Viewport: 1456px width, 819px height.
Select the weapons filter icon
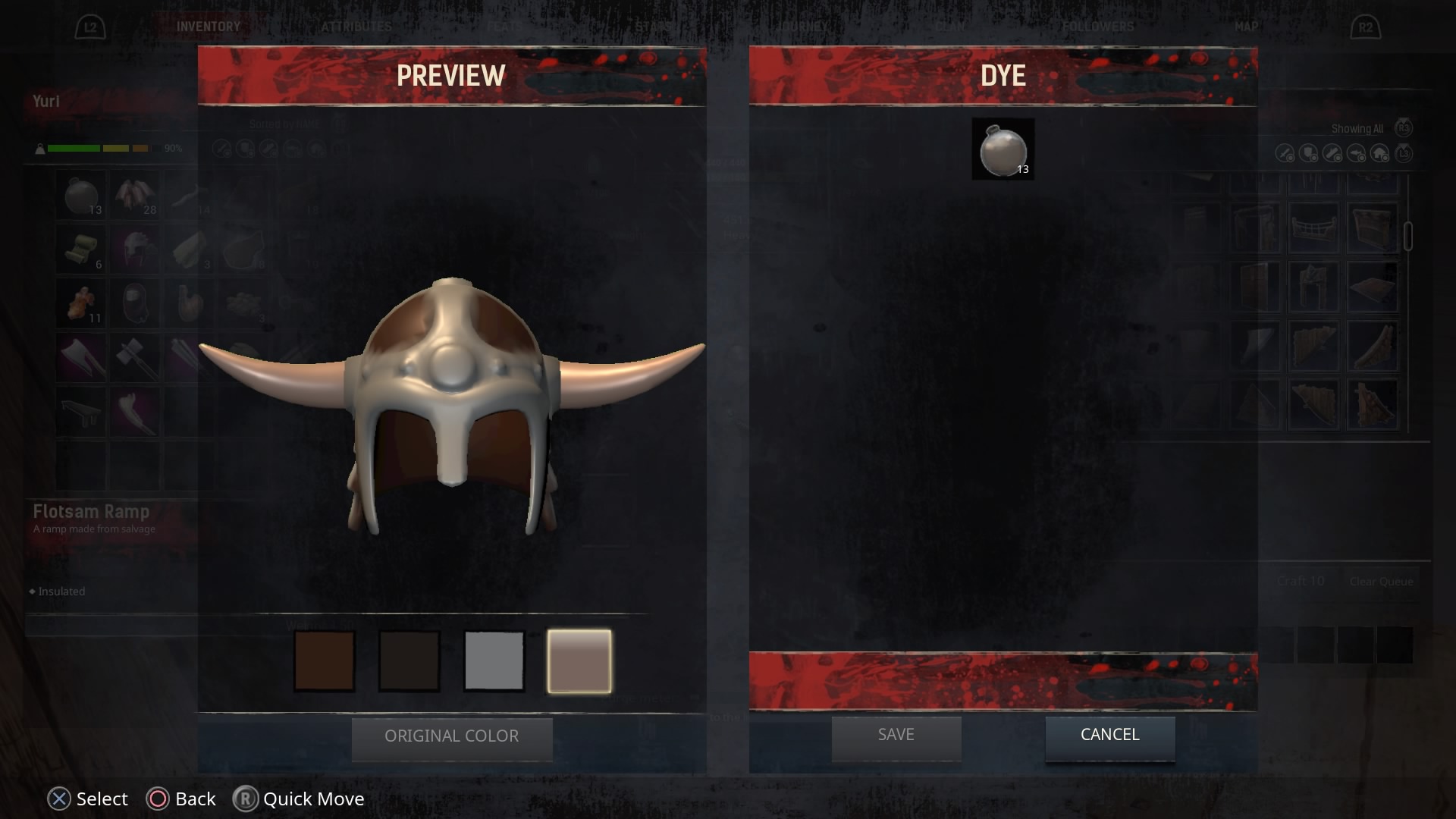(1284, 153)
